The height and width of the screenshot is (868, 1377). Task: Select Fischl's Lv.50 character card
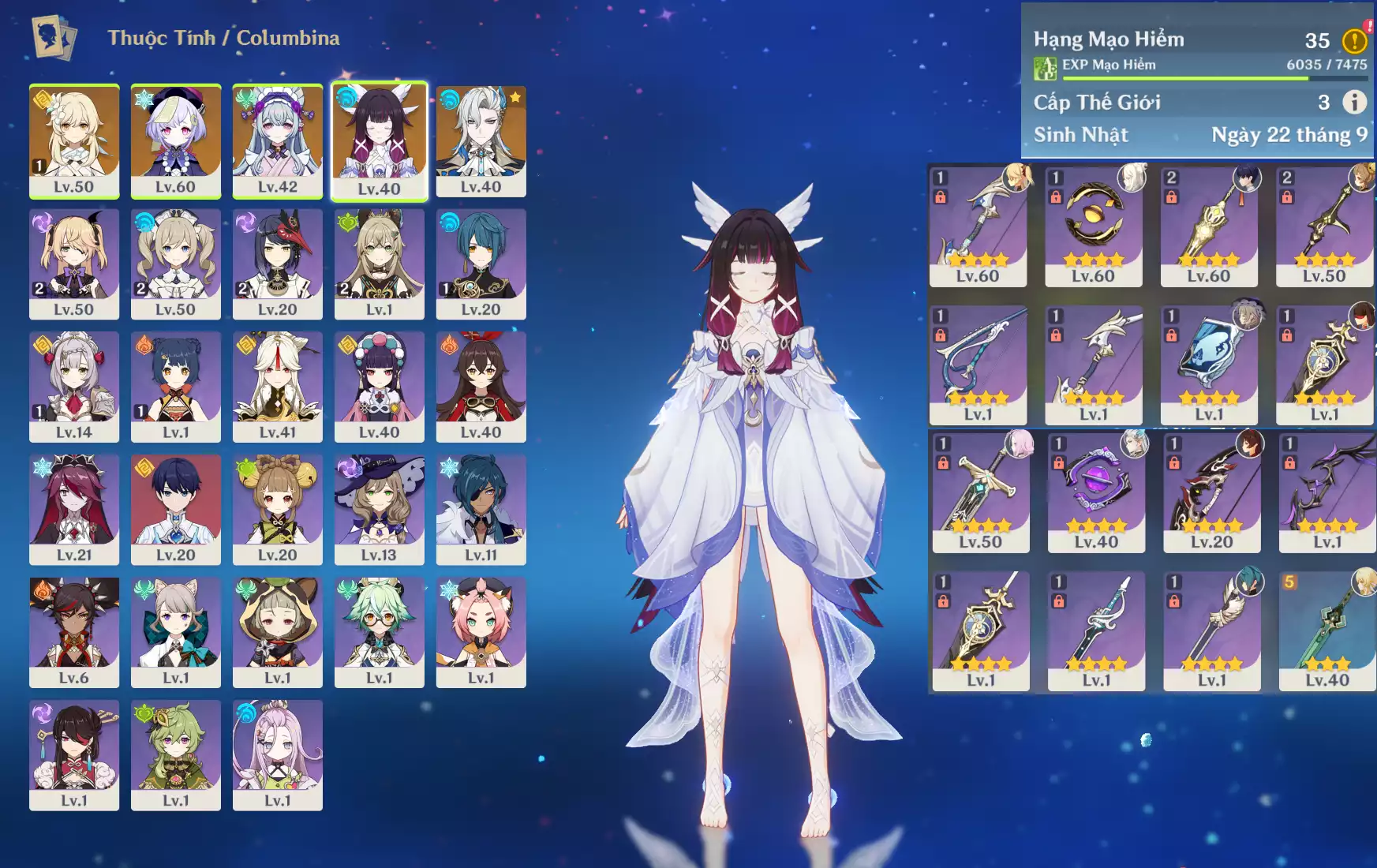(74, 263)
